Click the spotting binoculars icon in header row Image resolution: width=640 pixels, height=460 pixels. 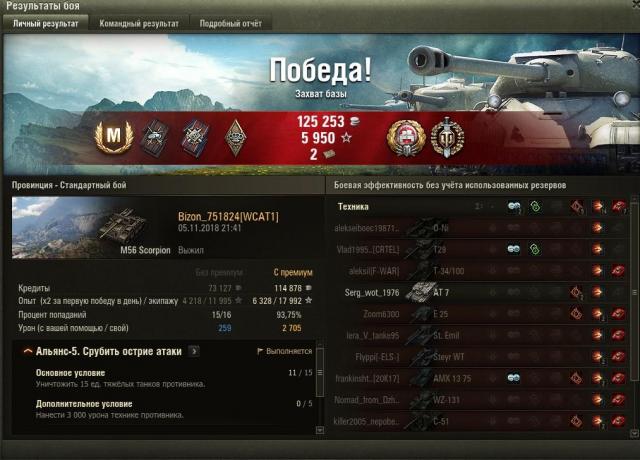(514, 207)
